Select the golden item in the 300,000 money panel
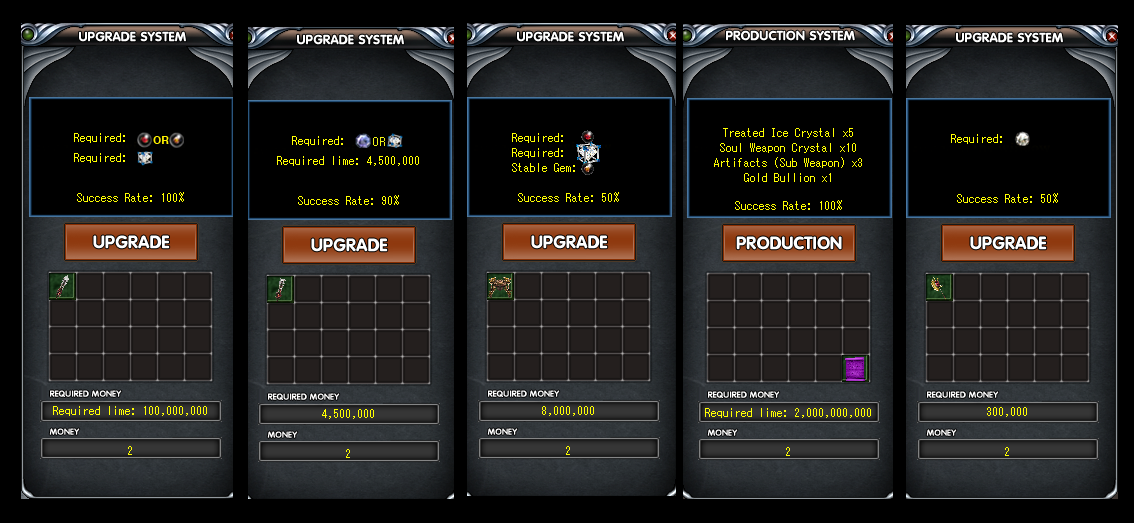This screenshot has height=523, width=1134. pyautogui.click(x=939, y=287)
